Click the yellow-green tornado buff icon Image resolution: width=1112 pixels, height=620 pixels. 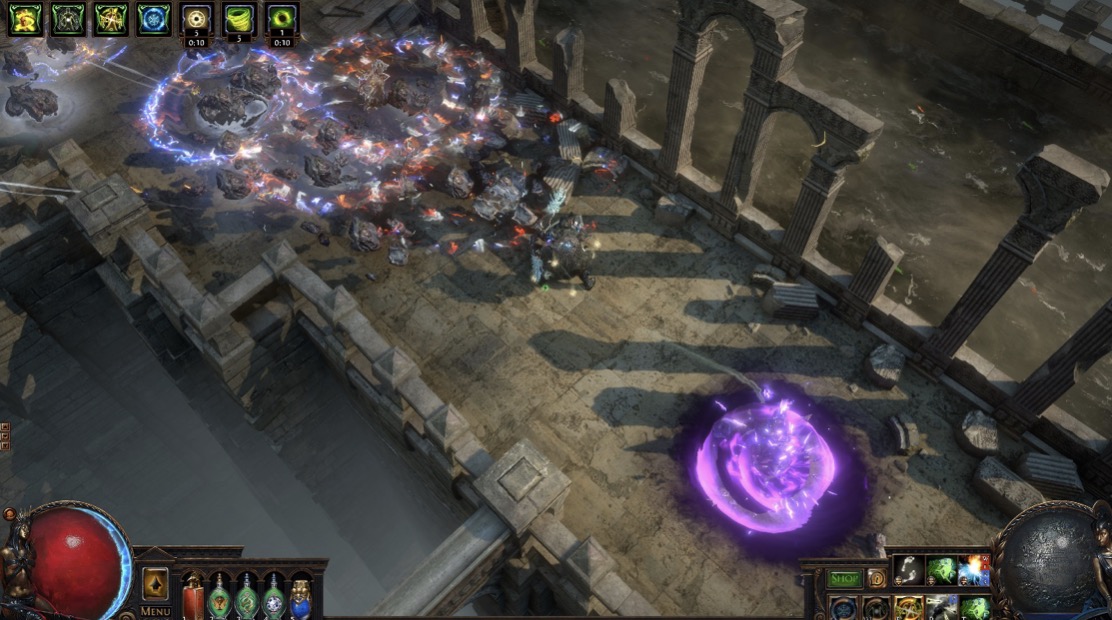(239, 17)
